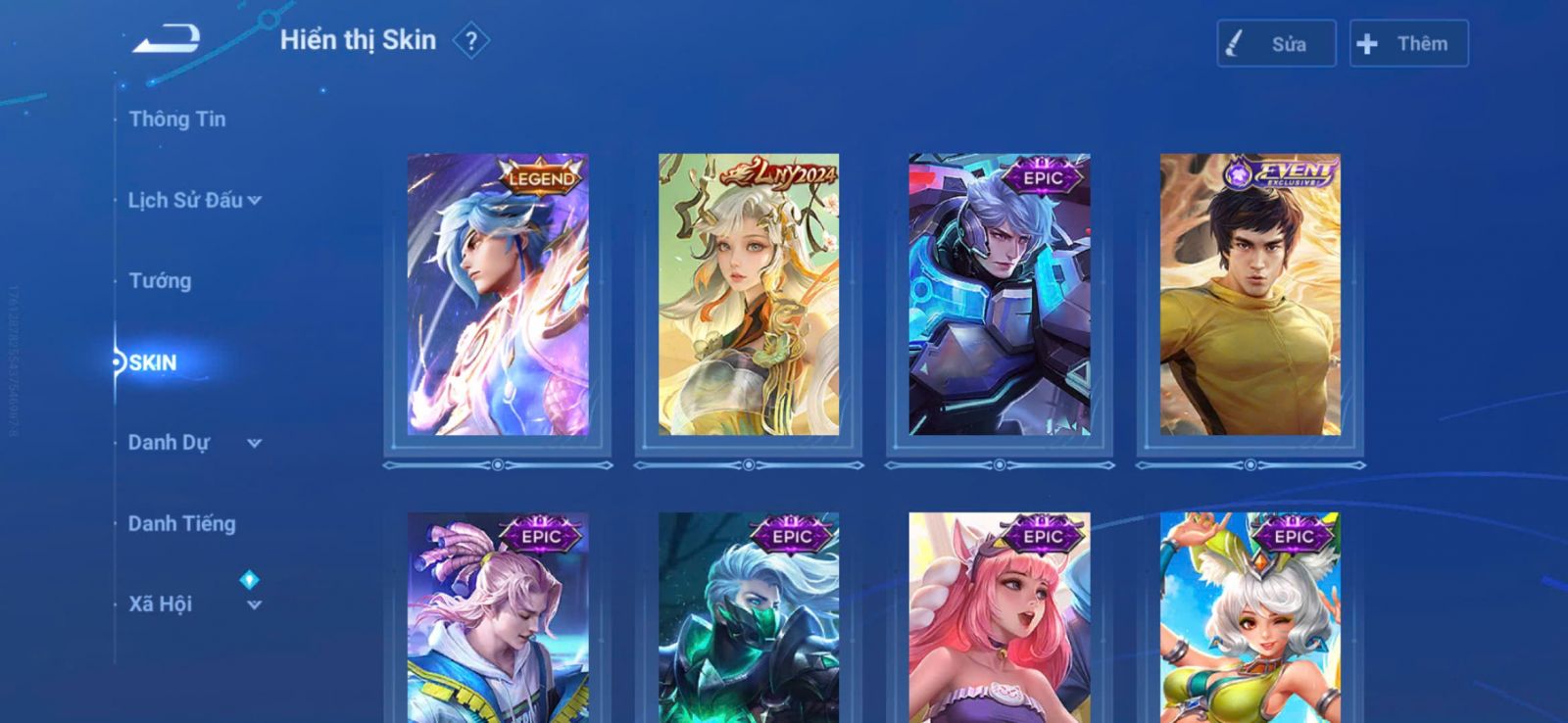Image resolution: width=1568 pixels, height=723 pixels.
Task: Select the LEGEND blue-haired skin card
Action: point(498,294)
